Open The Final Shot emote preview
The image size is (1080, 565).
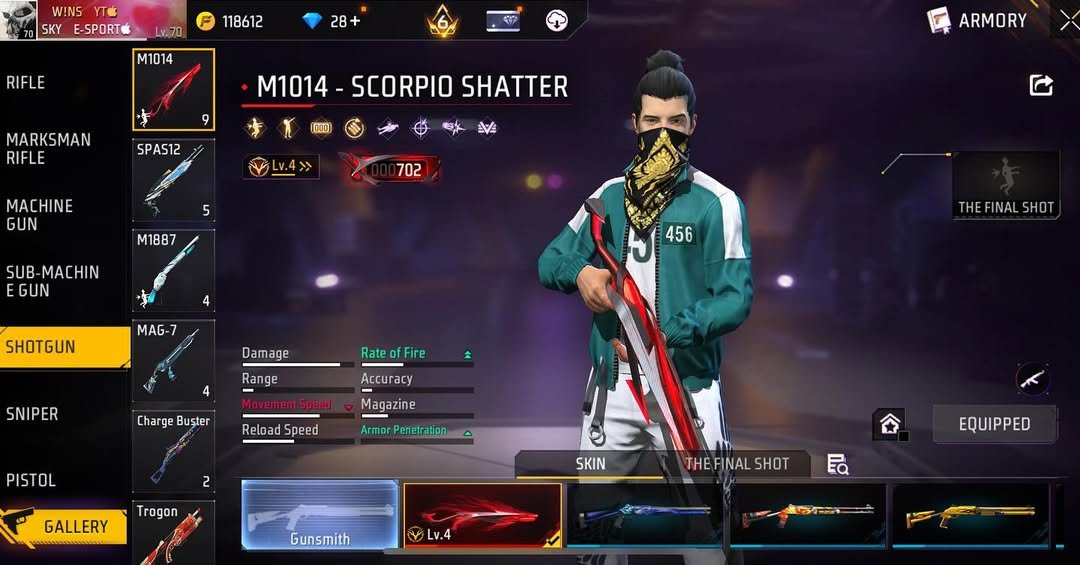1006,184
